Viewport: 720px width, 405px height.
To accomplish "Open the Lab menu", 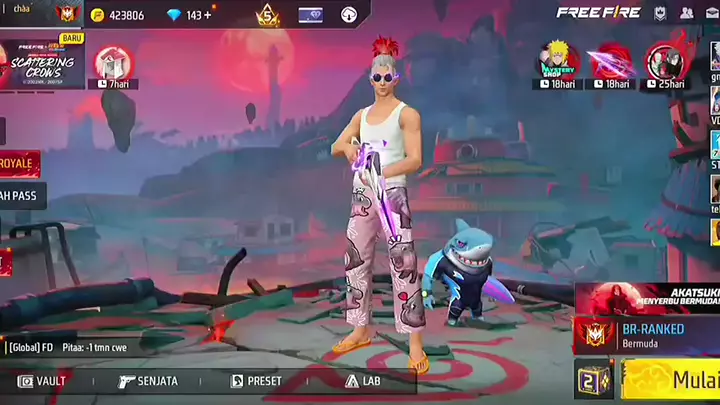I will click(363, 381).
